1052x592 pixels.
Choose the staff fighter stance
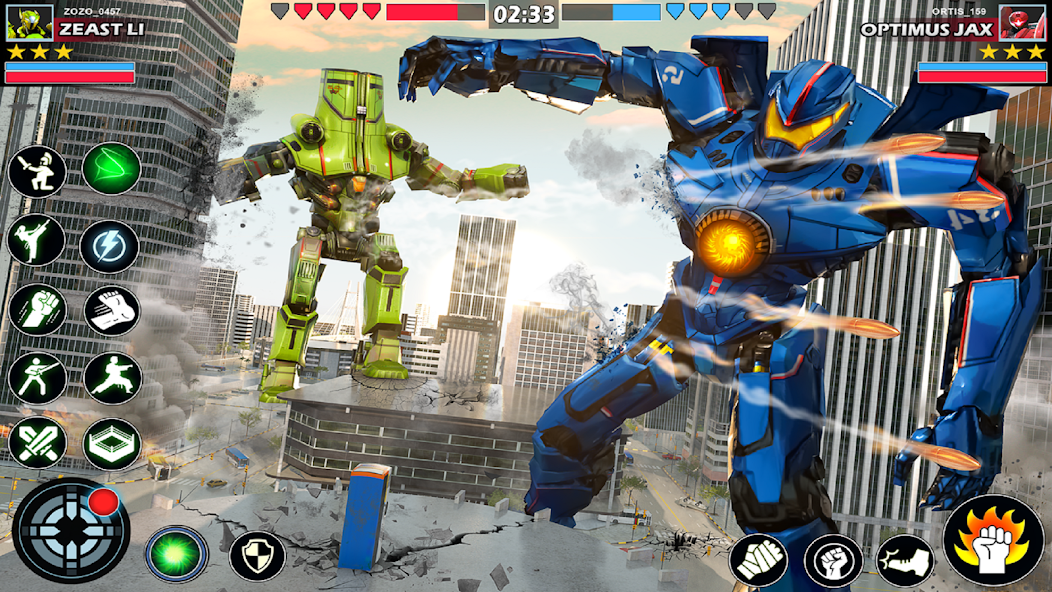[x=37, y=378]
